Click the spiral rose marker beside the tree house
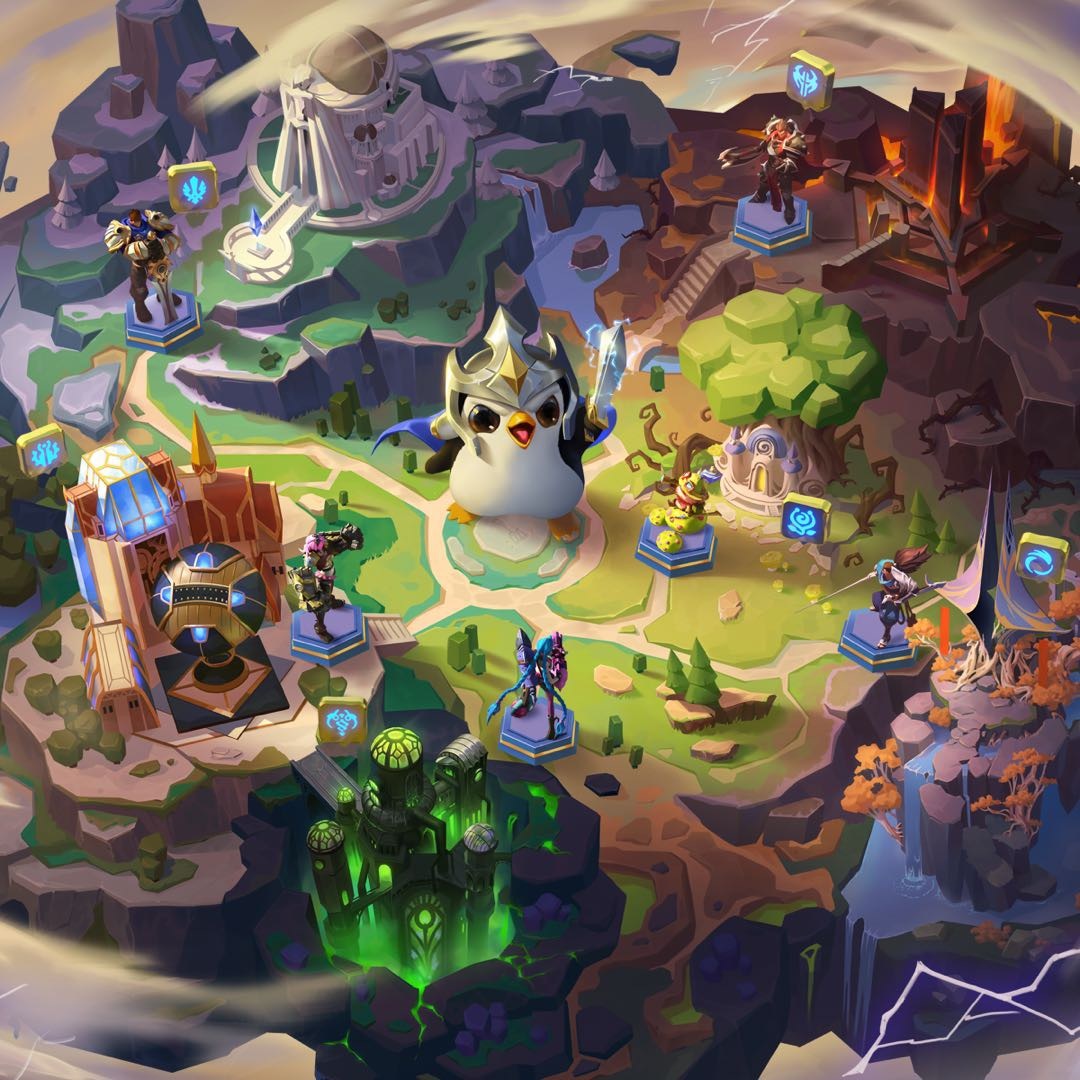Image resolution: width=1080 pixels, height=1080 pixels. click(x=805, y=517)
